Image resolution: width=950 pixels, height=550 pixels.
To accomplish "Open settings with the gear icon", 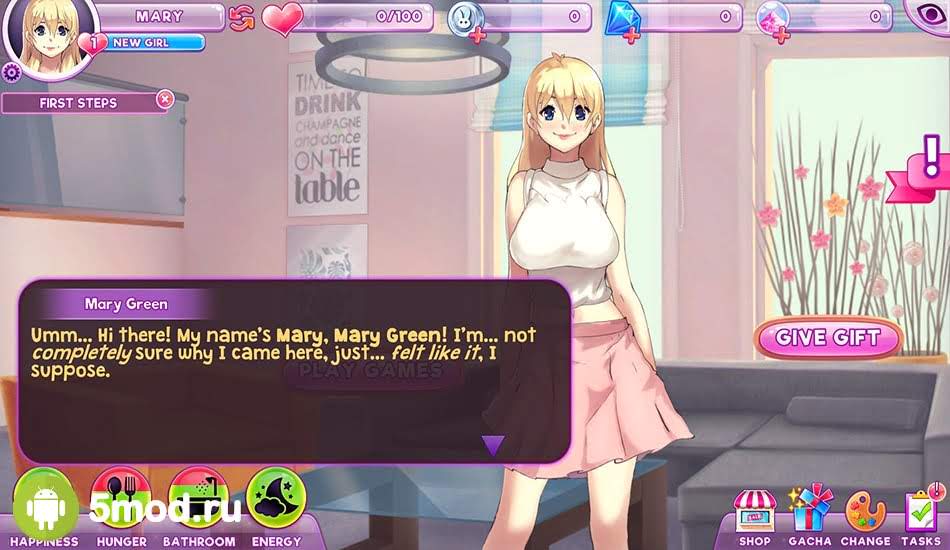I will coord(11,72).
